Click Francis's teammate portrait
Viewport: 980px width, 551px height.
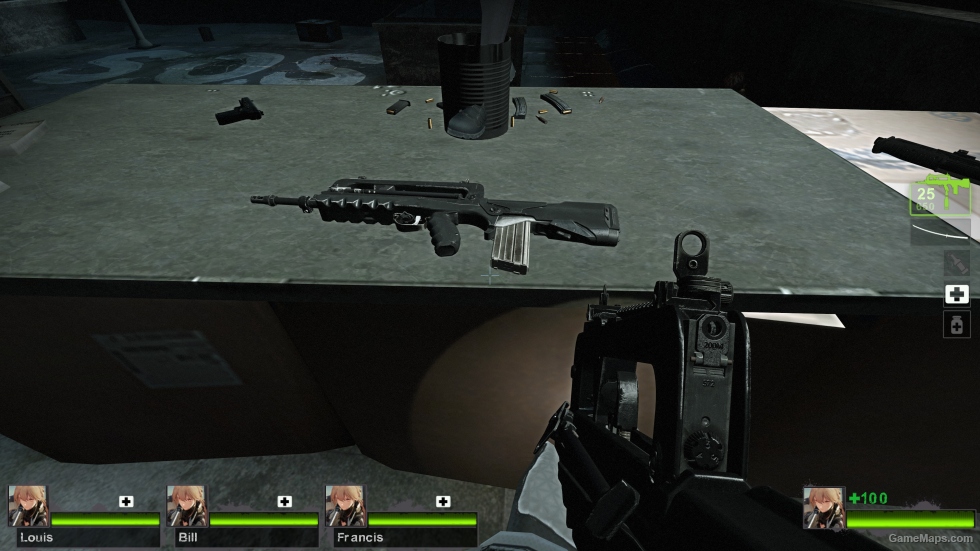click(344, 506)
